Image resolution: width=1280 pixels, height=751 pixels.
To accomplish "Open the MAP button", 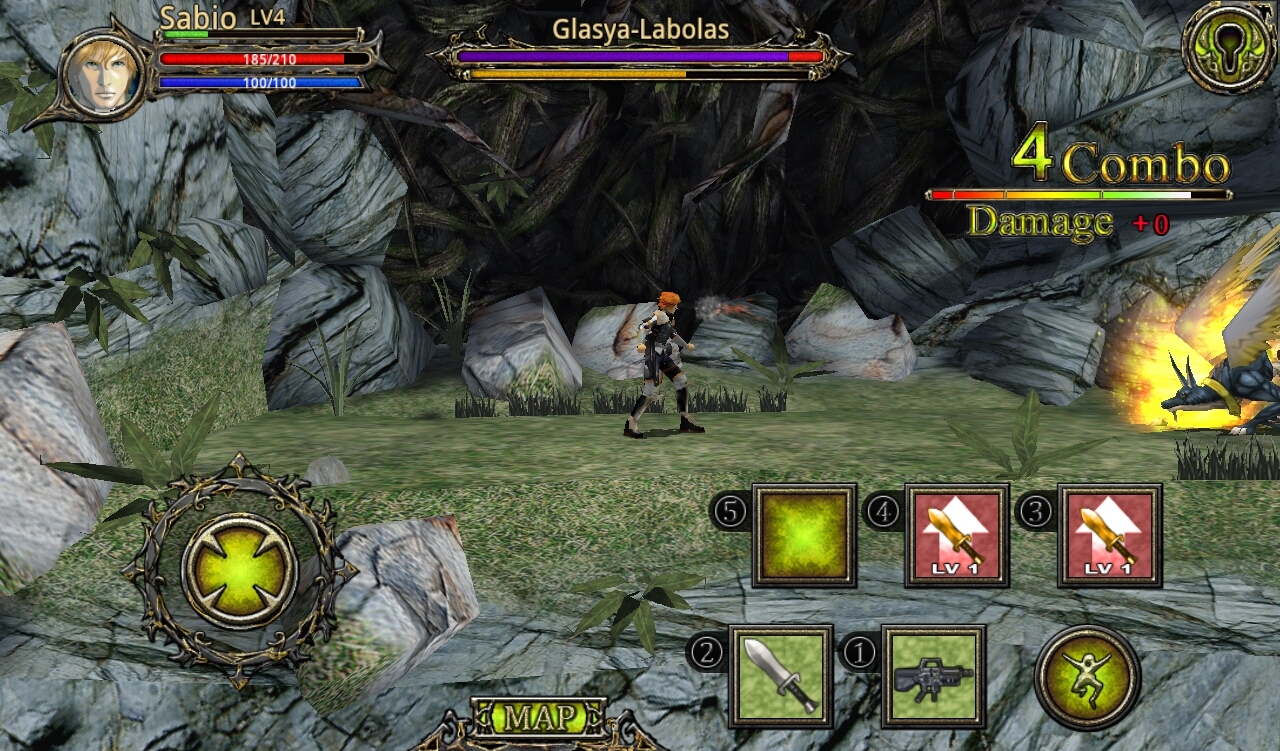I will pyautogui.click(x=539, y=717).
